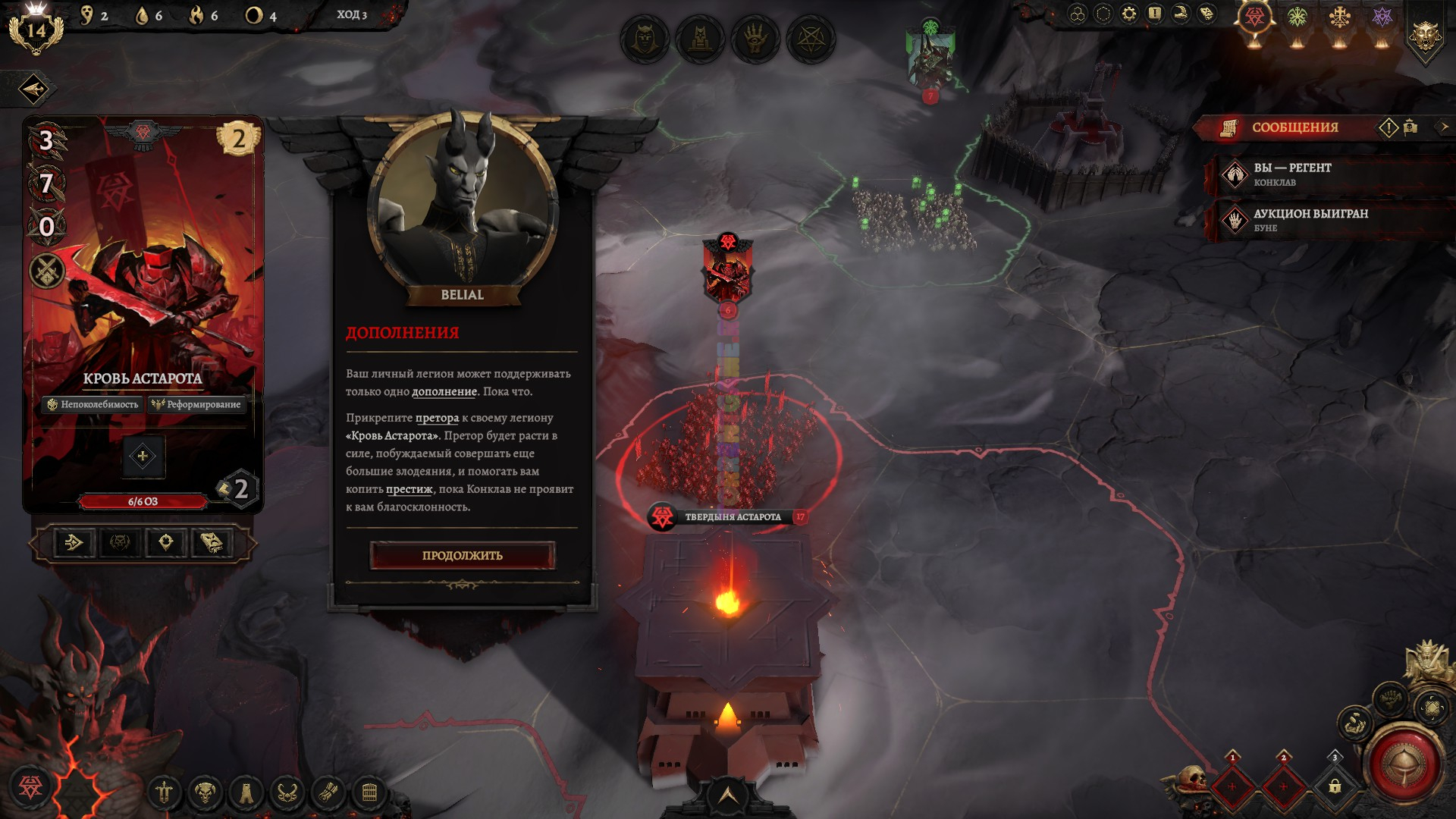Open the golden demon mask conclave banner
The image size is (1456, 819).
click(x=1425, y=35)
